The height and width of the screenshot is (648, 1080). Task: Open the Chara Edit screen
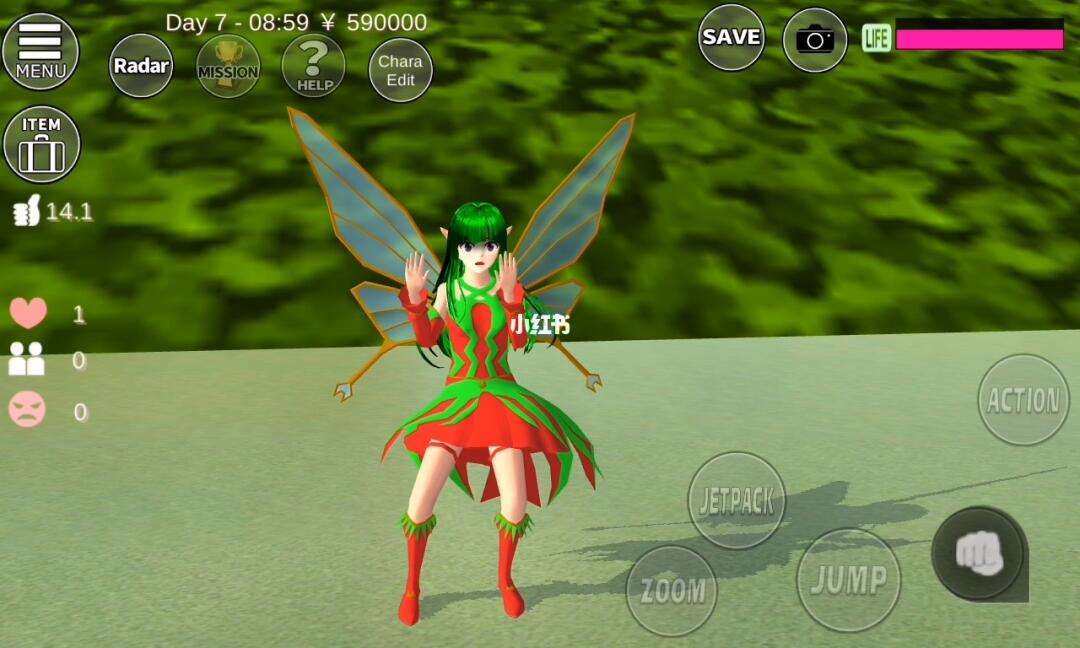(400, 70)
